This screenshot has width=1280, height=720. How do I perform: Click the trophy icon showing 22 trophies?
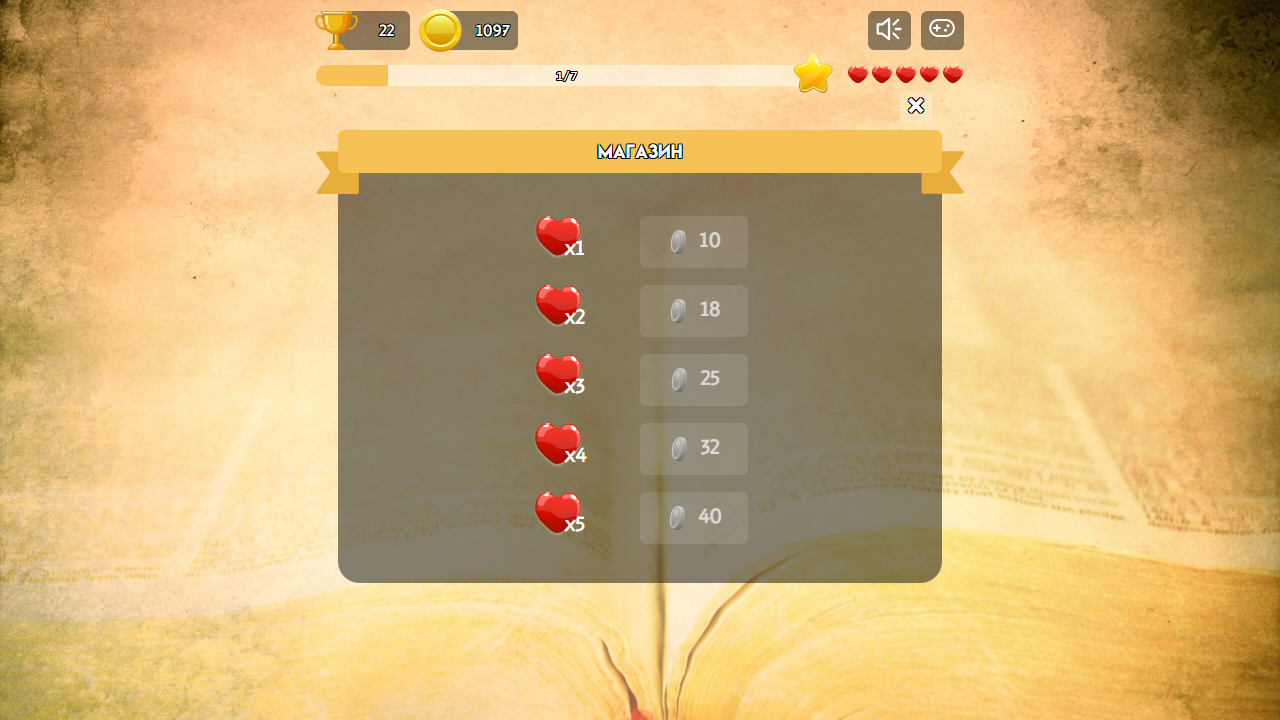click(x=337, y=30)
